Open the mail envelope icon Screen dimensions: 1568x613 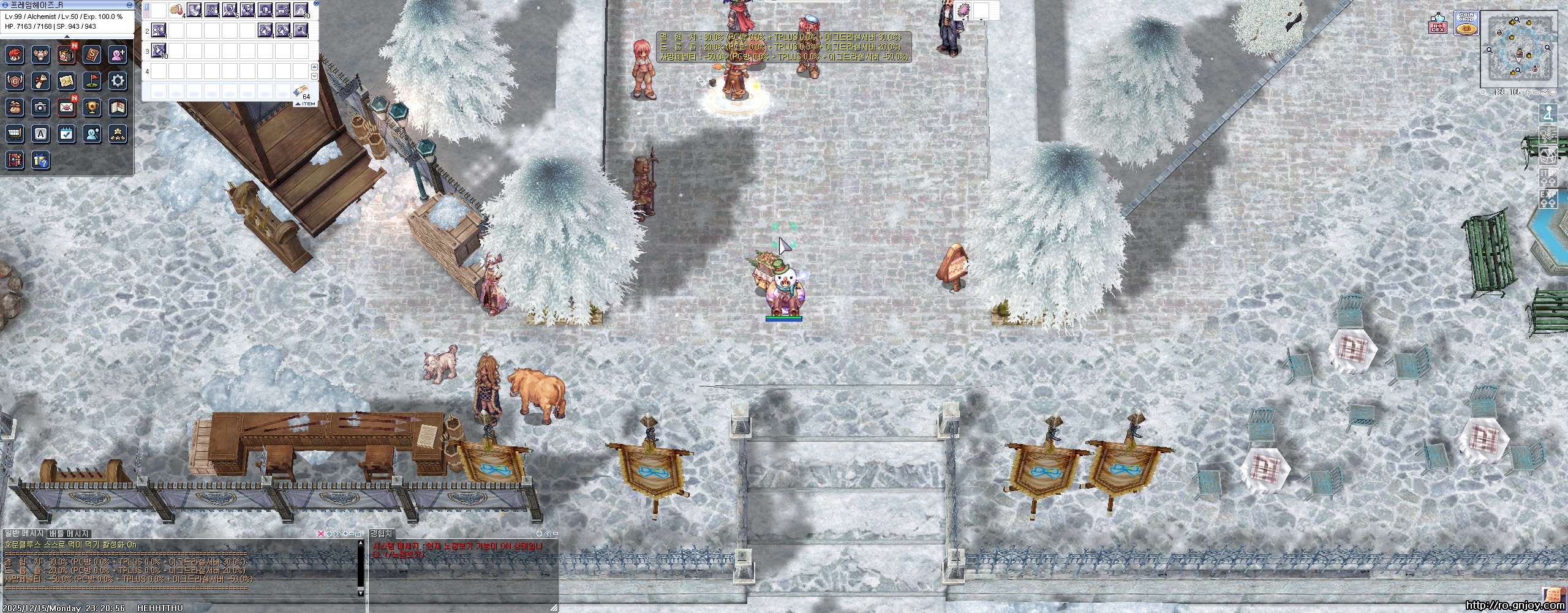tap(67, 107)
